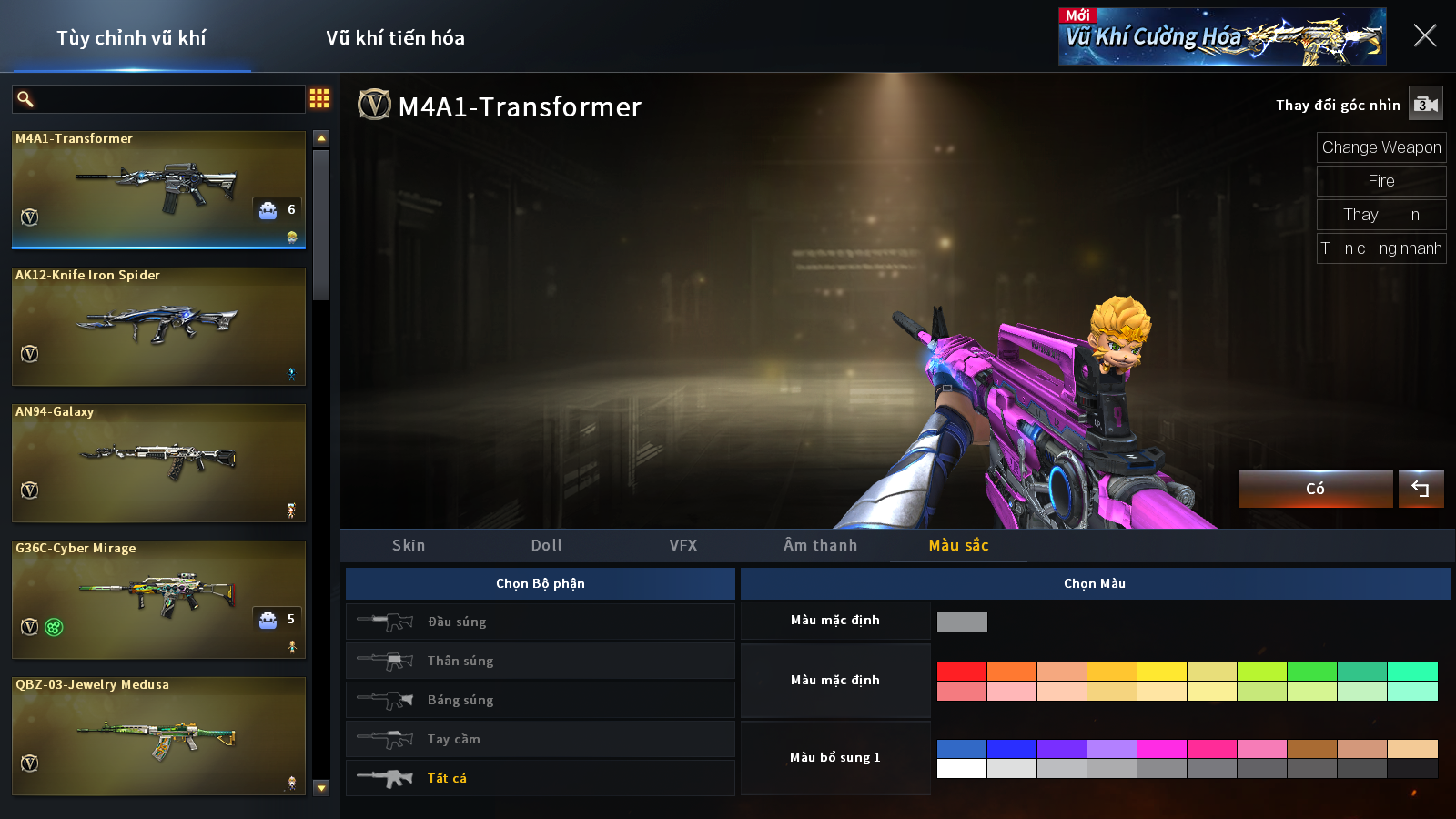Select the Đầu súng part
The width and height of the screenshot is (1456, 819).
pyautogui.click(x=540, y=622)
